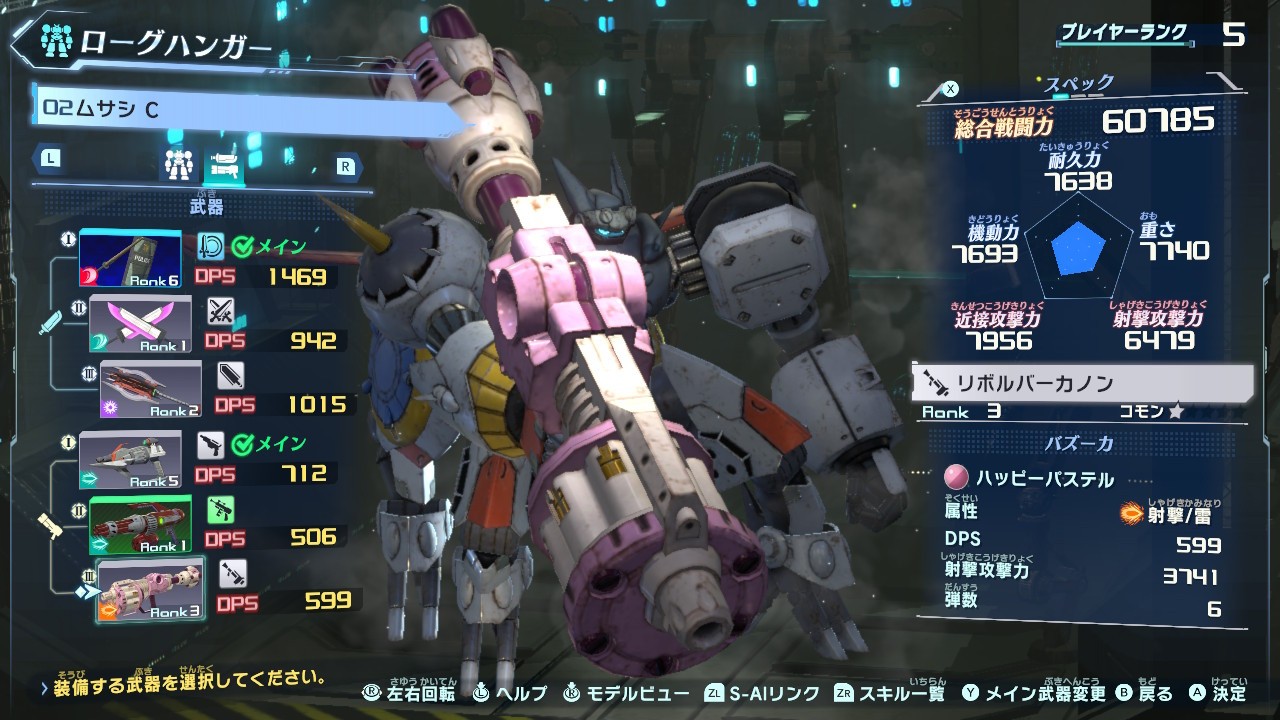
Task: Select the Rank 2 red lance weapon
Action: click(151, 390)
